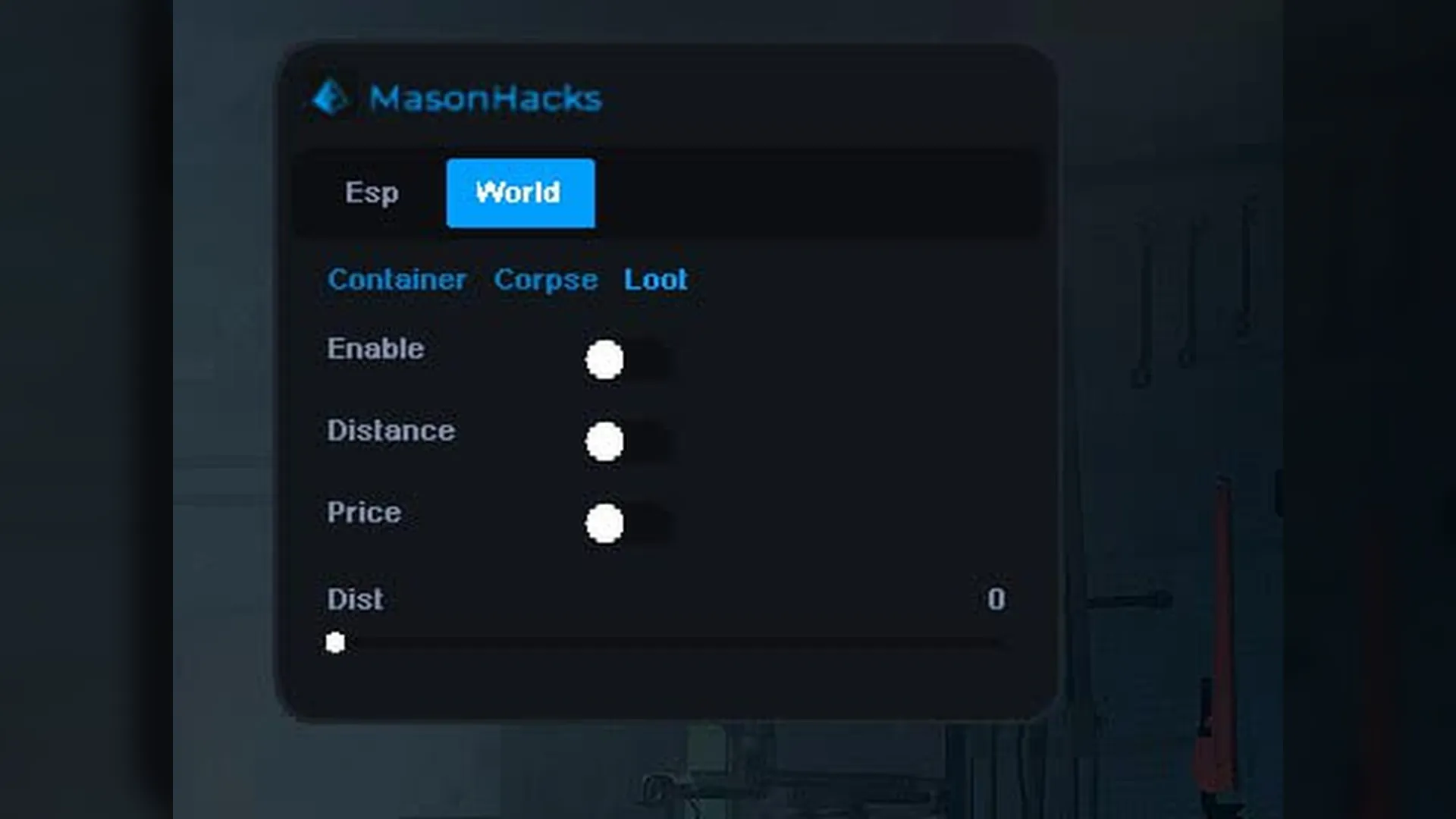Click the Dist slider handle
The width and height of the screenshot is (1456, 819).
335,643
